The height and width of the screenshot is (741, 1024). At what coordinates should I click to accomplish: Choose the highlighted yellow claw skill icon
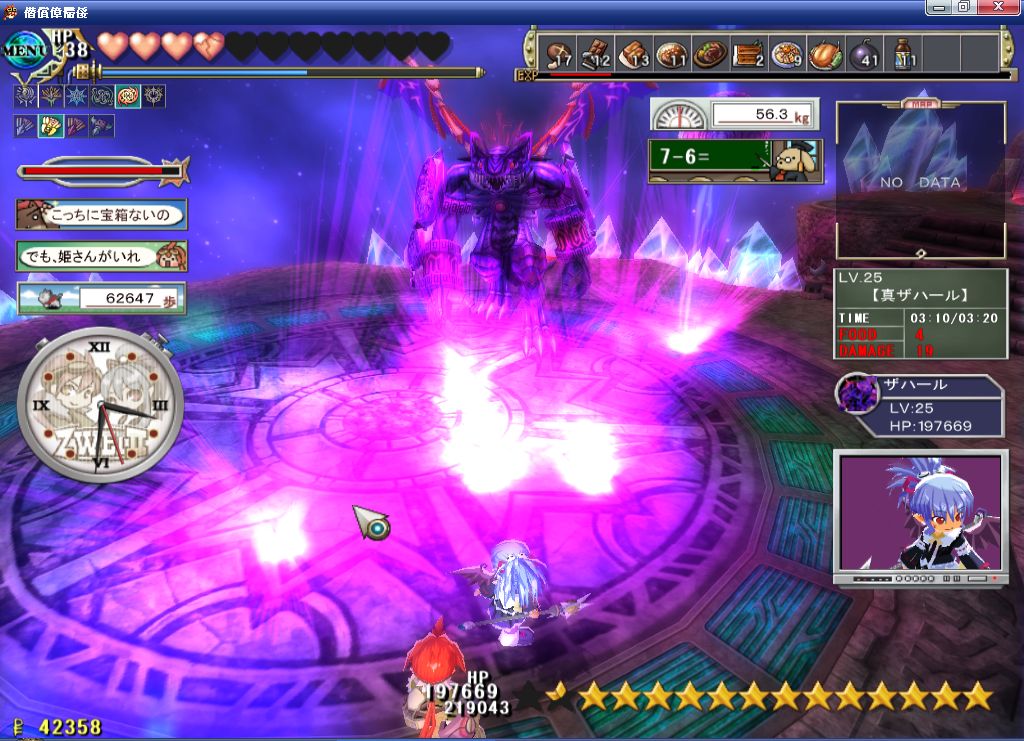coord(50,126)
